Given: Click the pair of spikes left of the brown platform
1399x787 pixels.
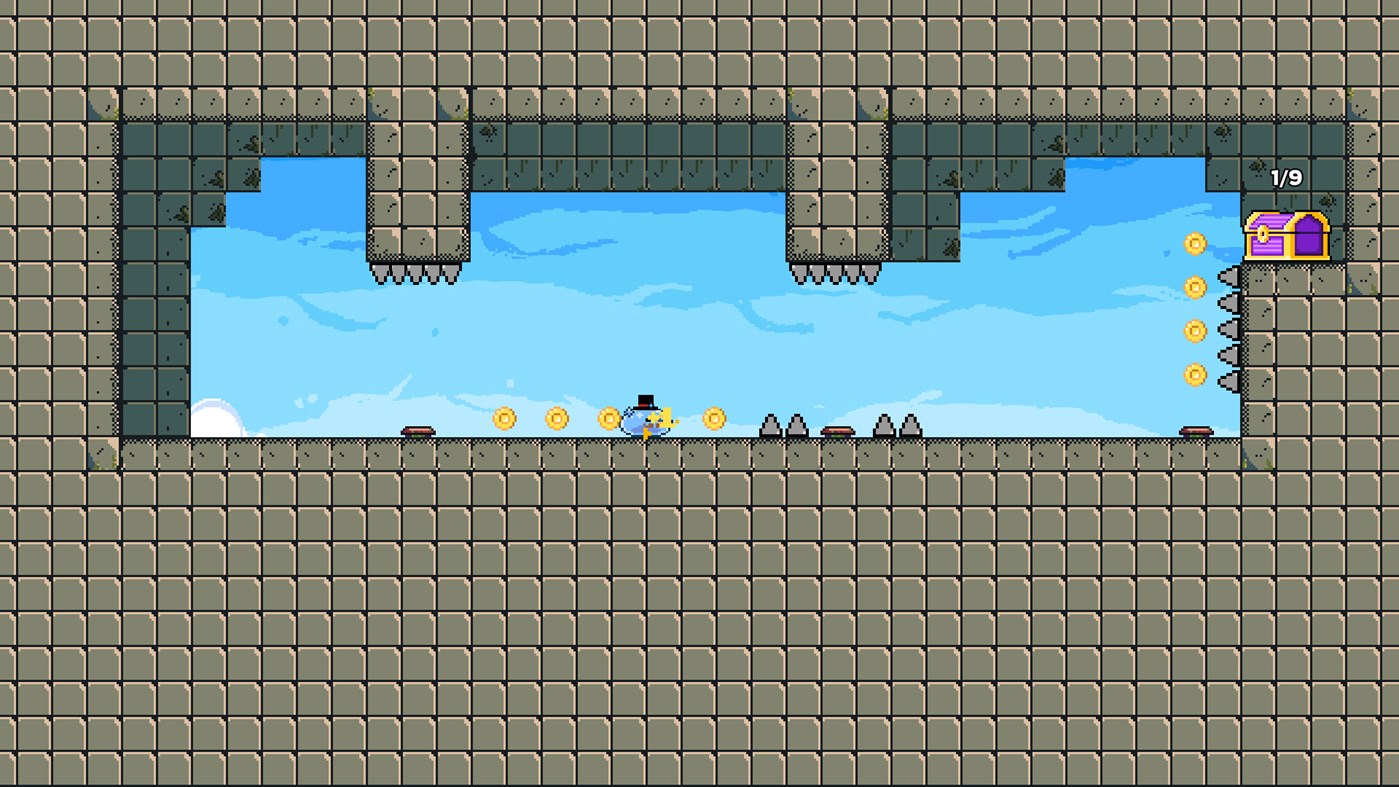Looking at the screenshot, I should pos(782,427).
